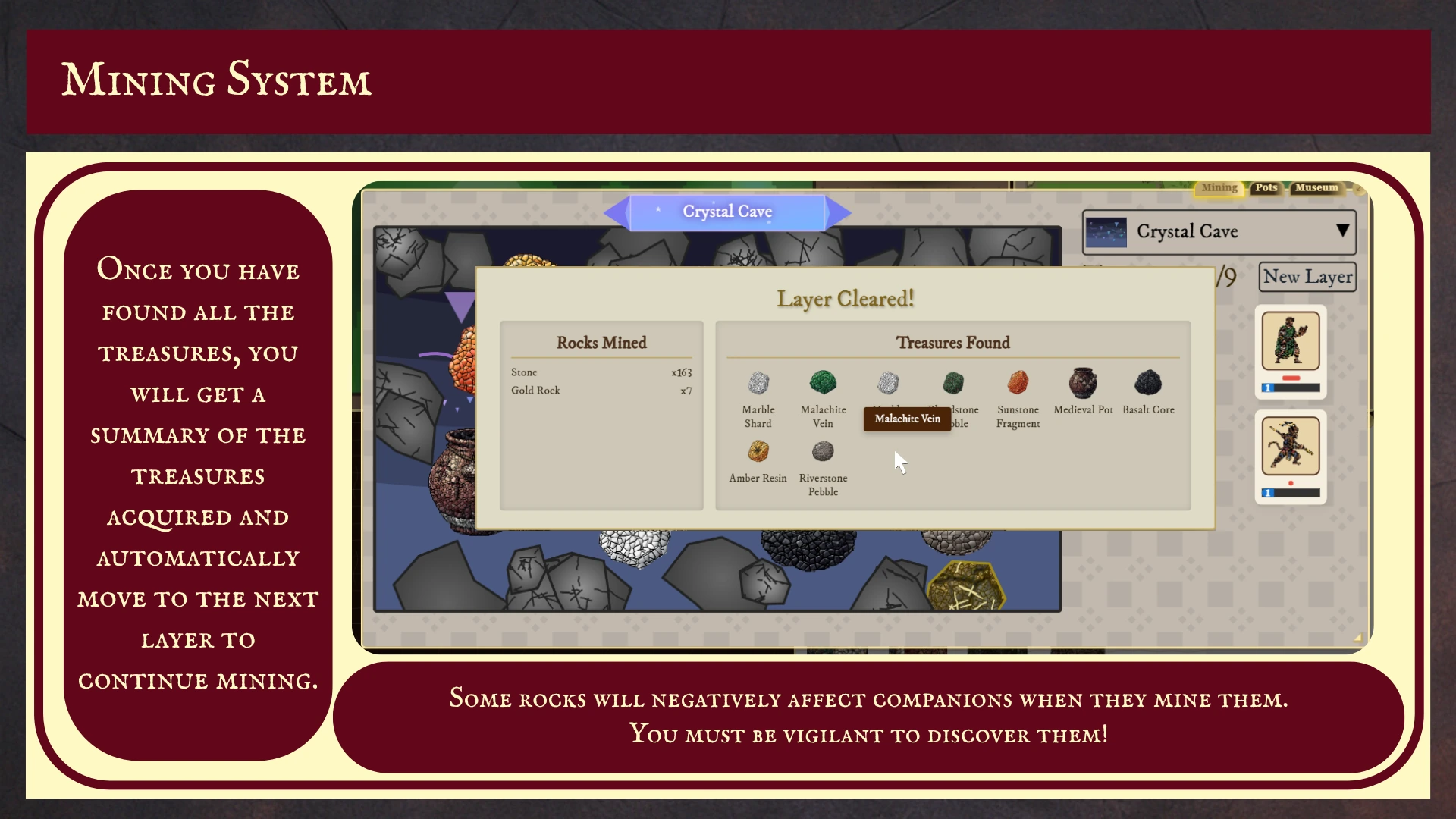Select the Sunstone Fragment icon
Viewport: 1456px width, 819px height.
pyautogui.click(x=1018, y=383)
